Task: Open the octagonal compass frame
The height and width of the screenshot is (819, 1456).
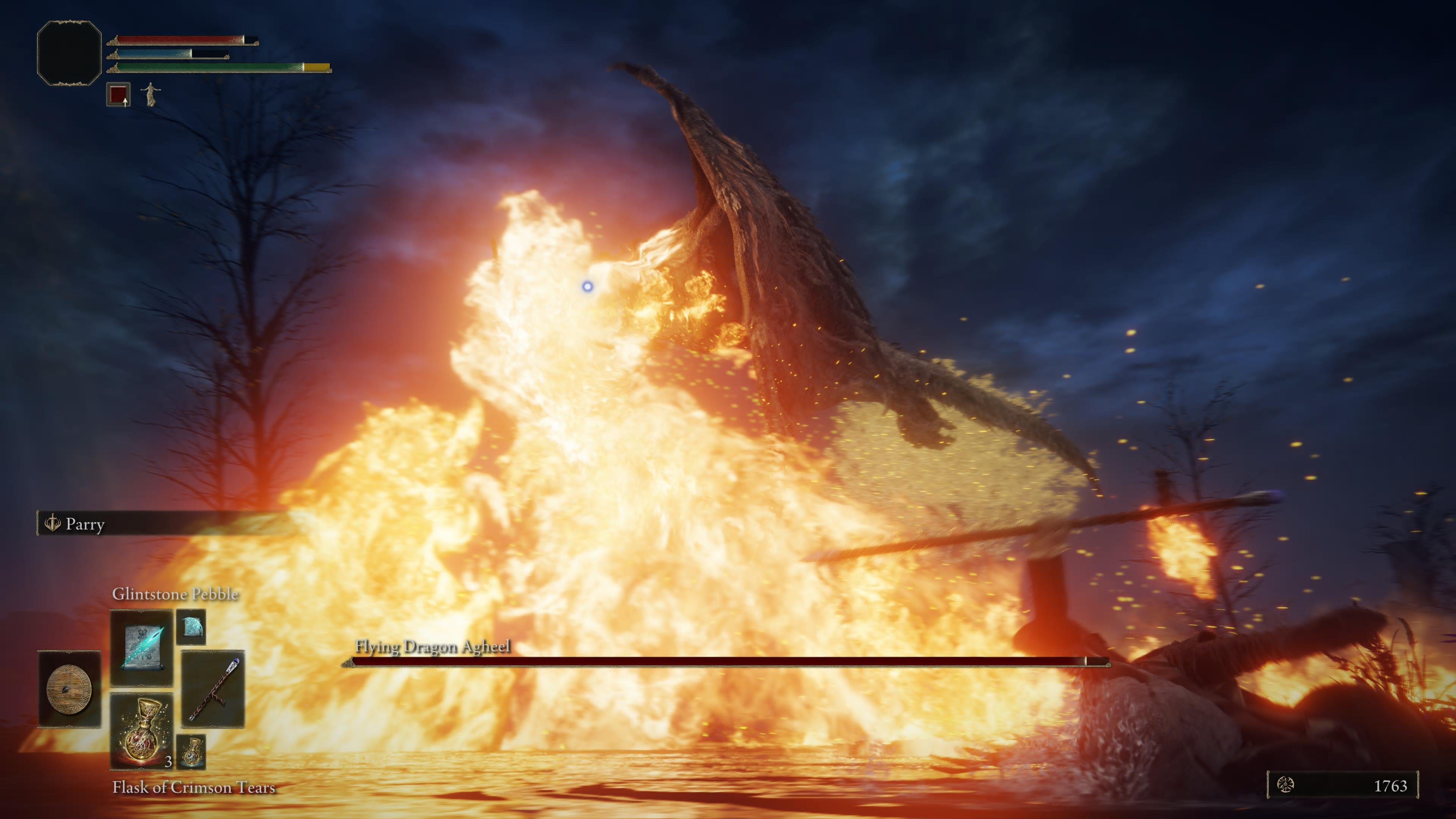Action: tap(69, 53)
